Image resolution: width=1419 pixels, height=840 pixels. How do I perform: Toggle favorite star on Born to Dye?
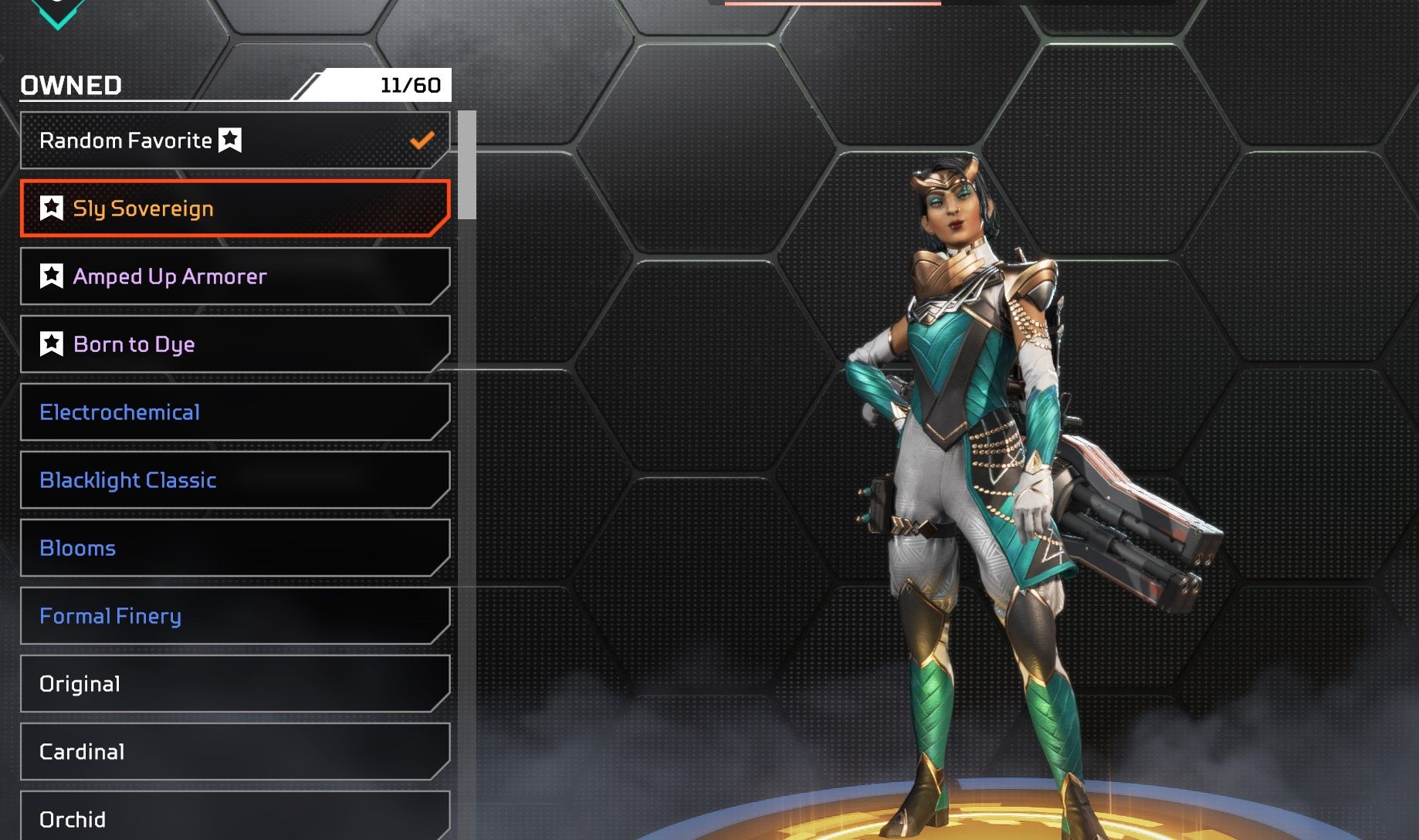[x=52, y=344]
